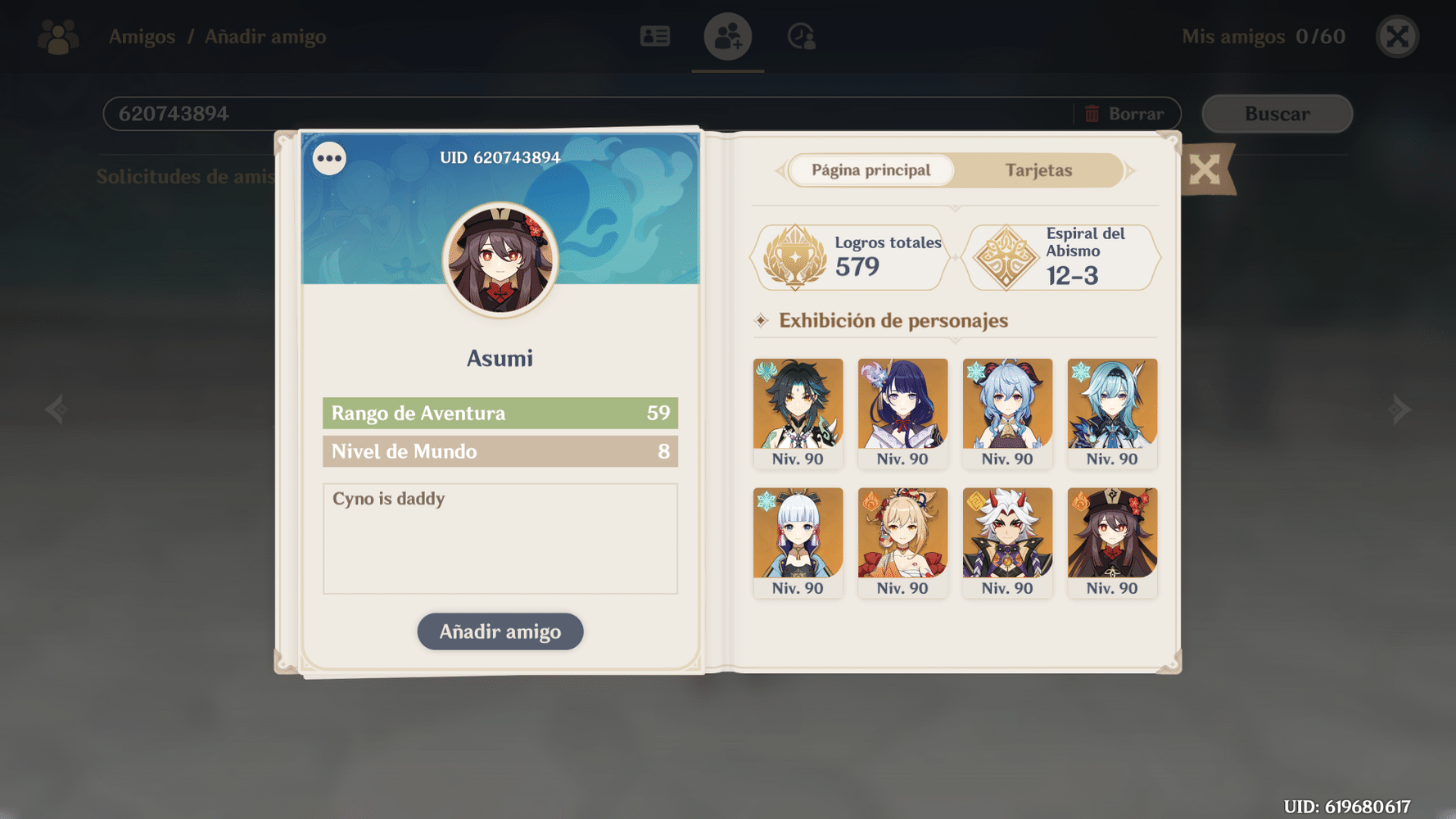Screen dimensions: 1456x819
Task: Click the trash icon next to Borrar
Action: (x=1092, y=114)
